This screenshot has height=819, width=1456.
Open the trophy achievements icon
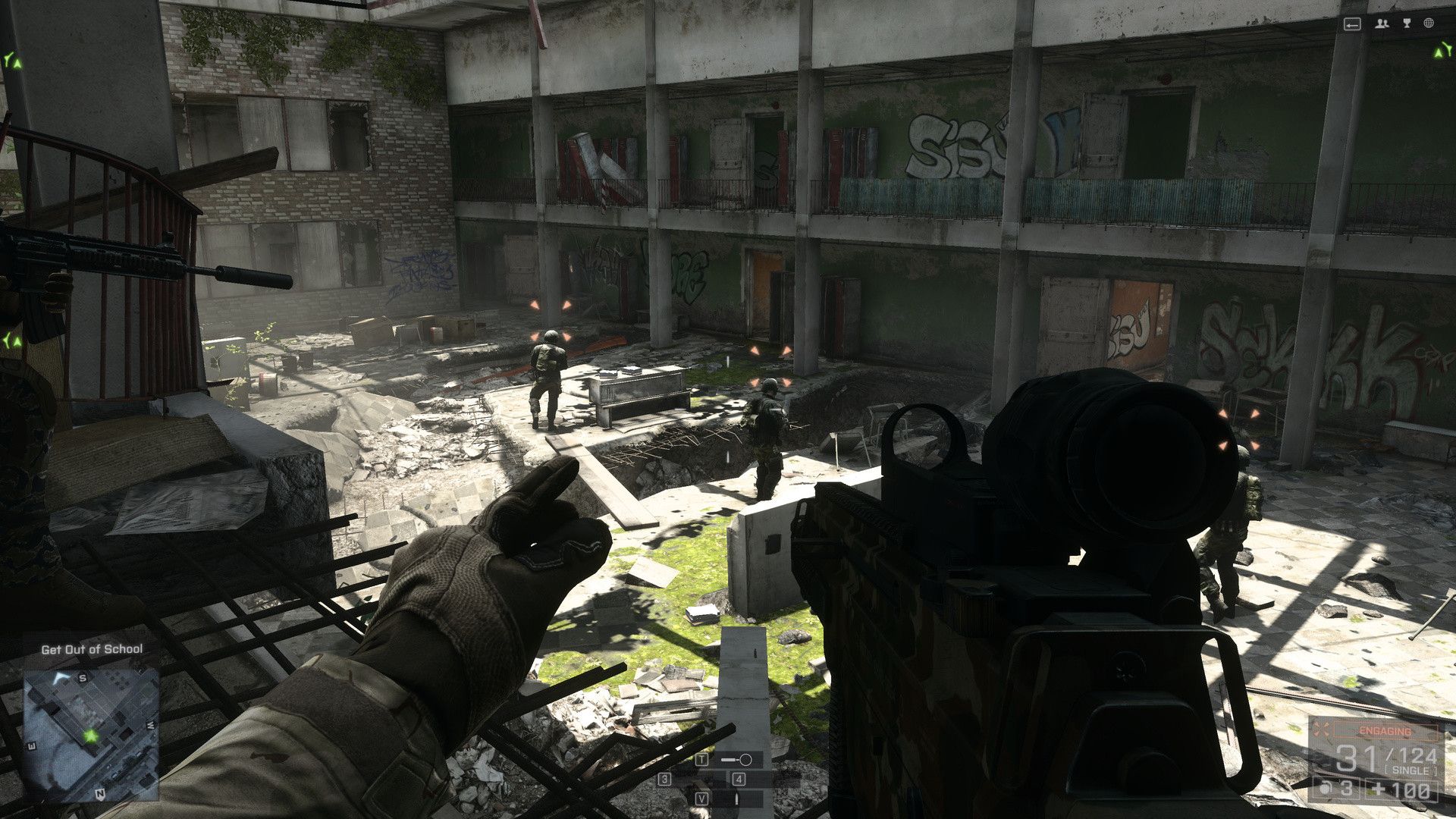tap(1407, 24)
